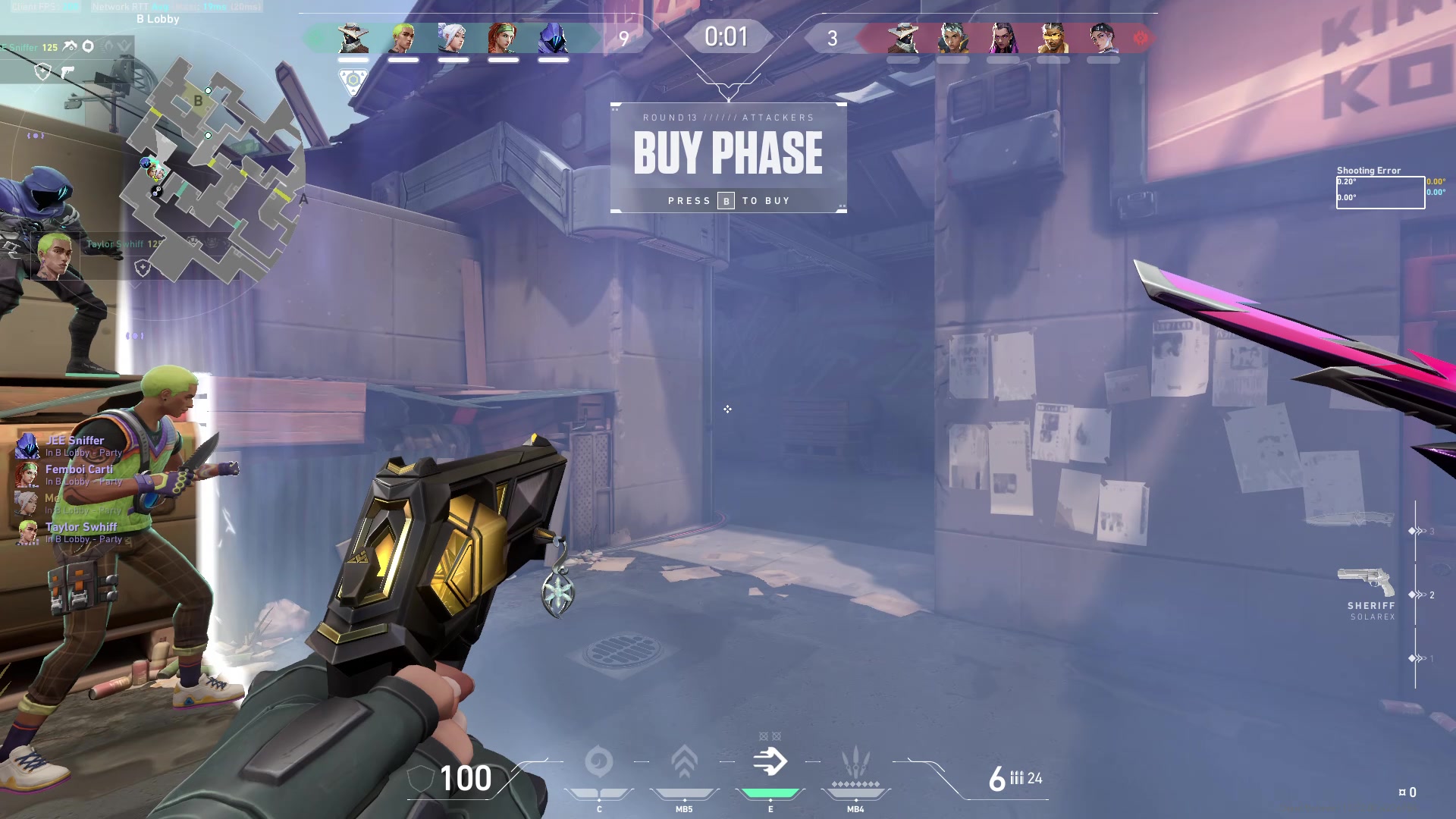Select the enemy Reyna portrait
1456x819 pixels.
(1003, 38)
